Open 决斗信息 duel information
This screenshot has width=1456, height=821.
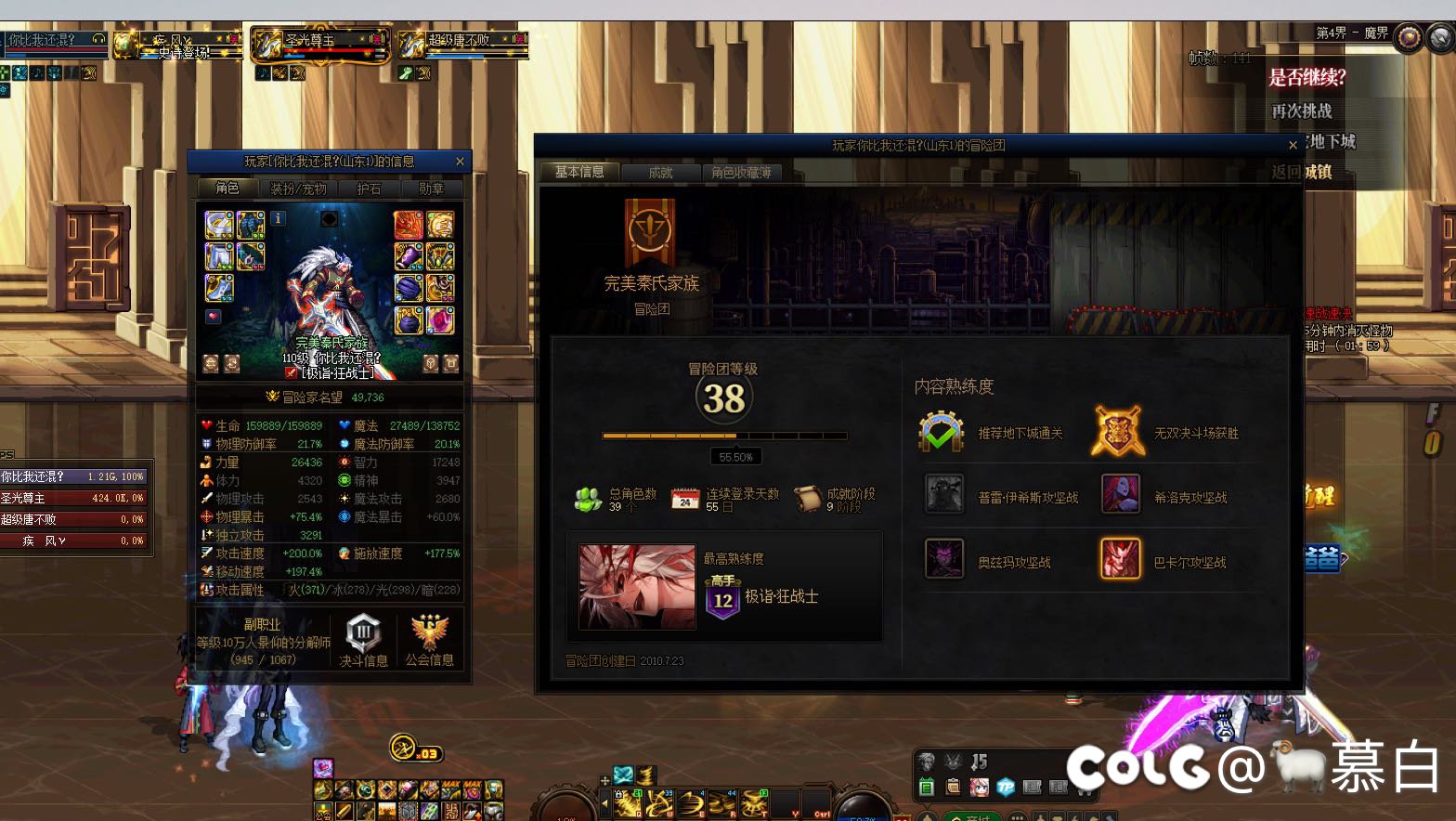[363, 641]
